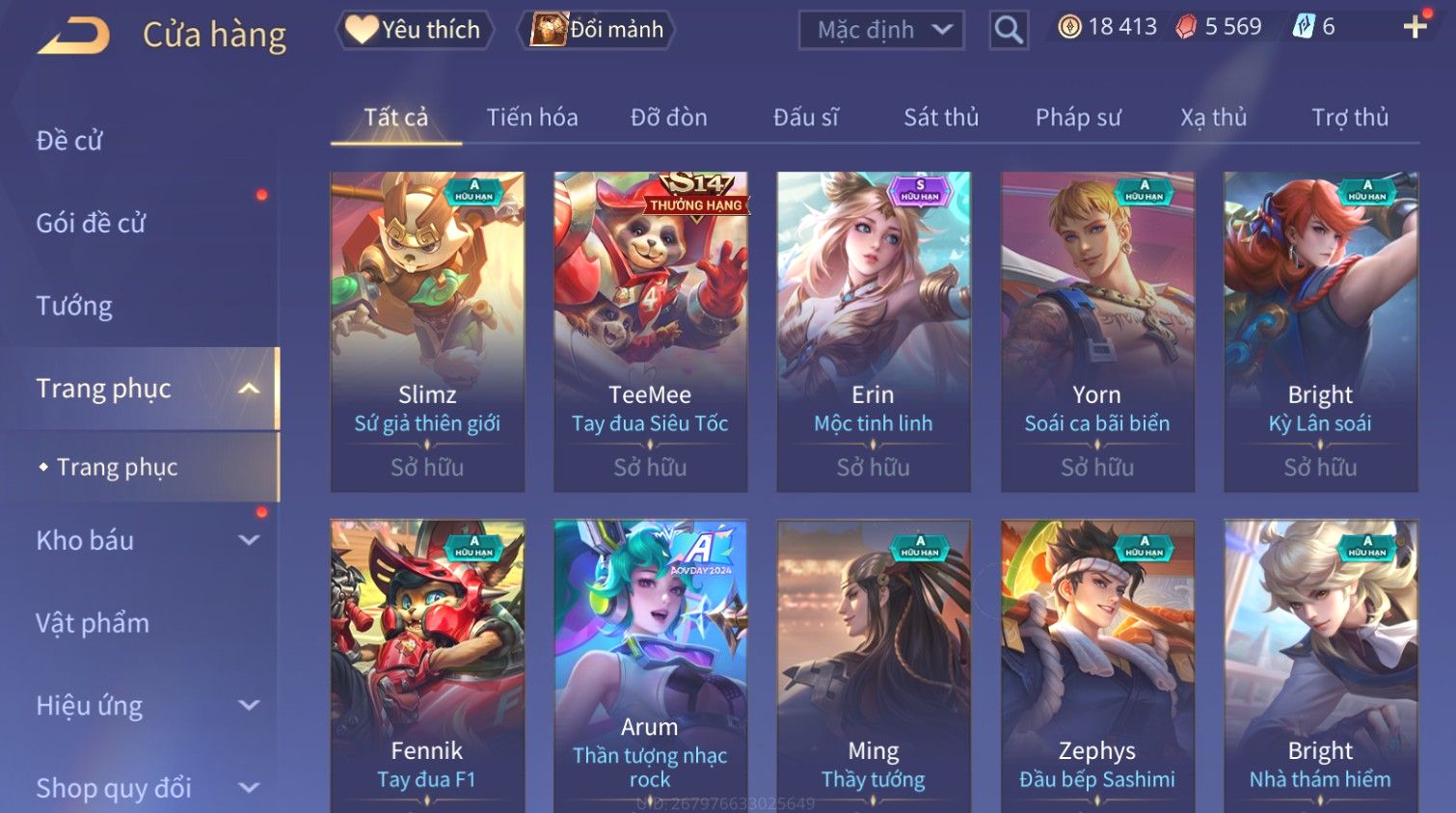Image resolution: width=1456 pixels, height=813 pixels.
Task: Expand the Mặc định sort dropdown
Action: [881, 30]
